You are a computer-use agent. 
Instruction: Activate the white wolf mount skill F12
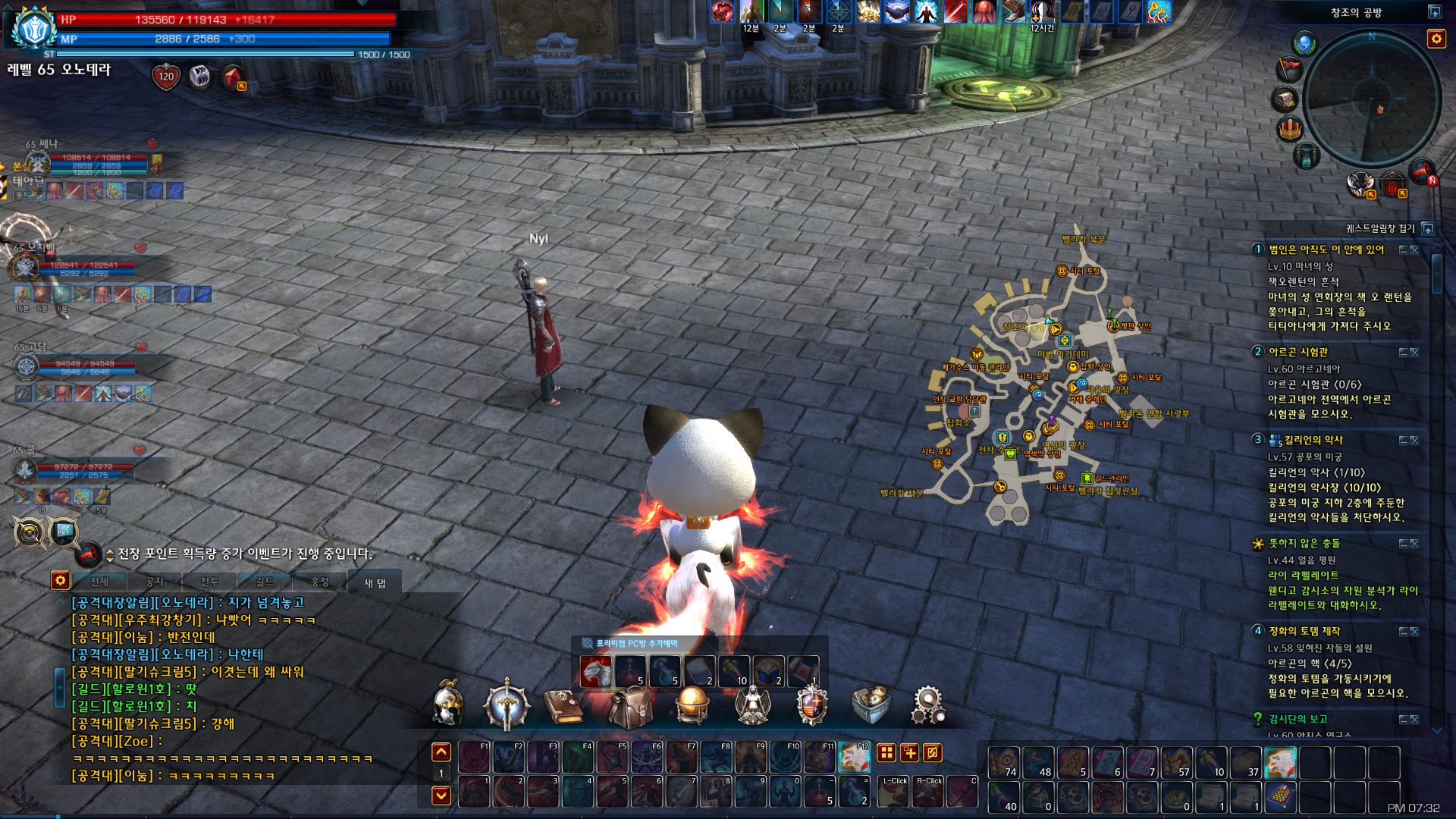point(854,756)
